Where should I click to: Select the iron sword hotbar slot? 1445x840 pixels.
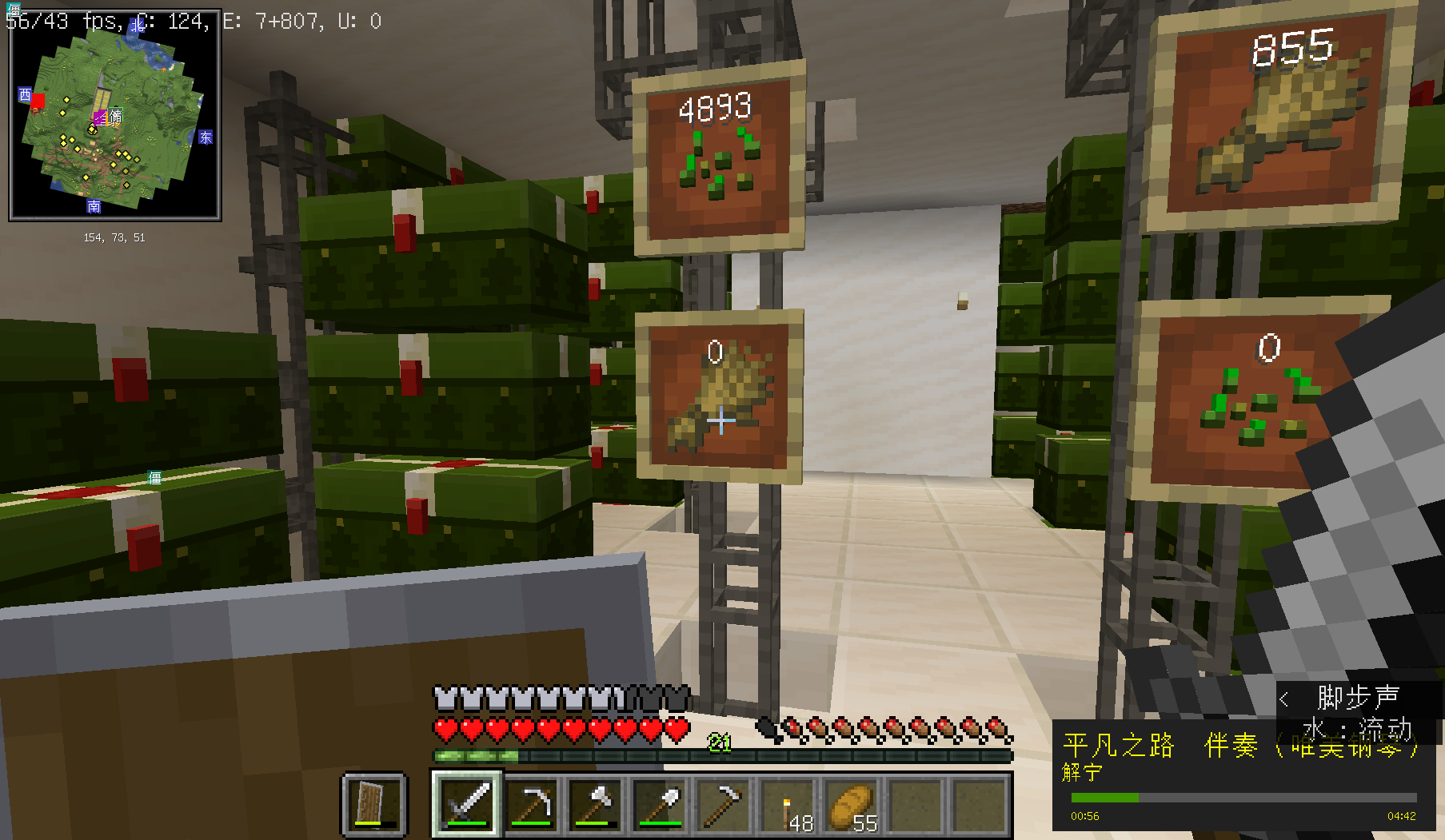[468, 803]
